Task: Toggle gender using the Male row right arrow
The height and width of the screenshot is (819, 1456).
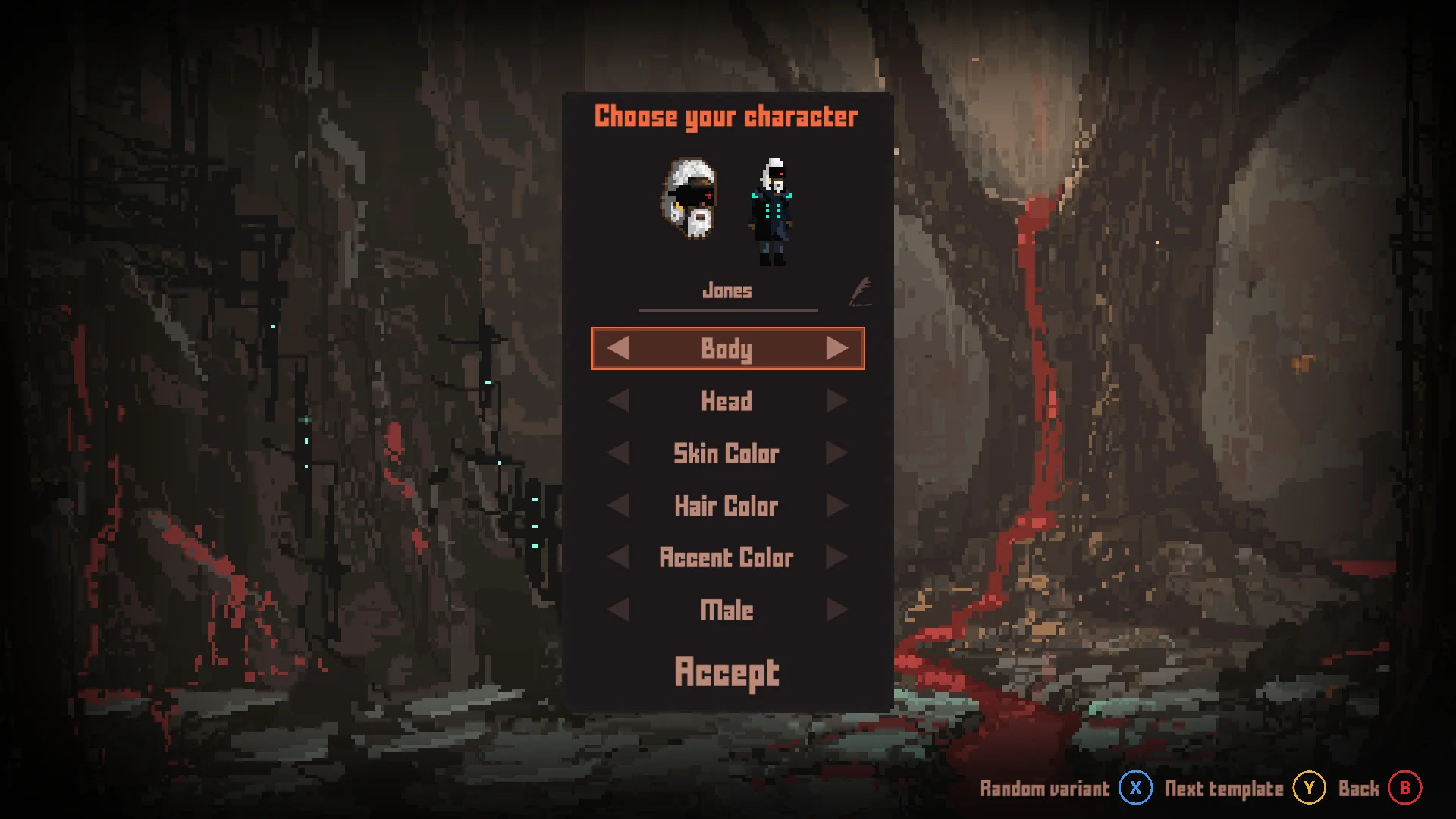Action: point(837,609)
